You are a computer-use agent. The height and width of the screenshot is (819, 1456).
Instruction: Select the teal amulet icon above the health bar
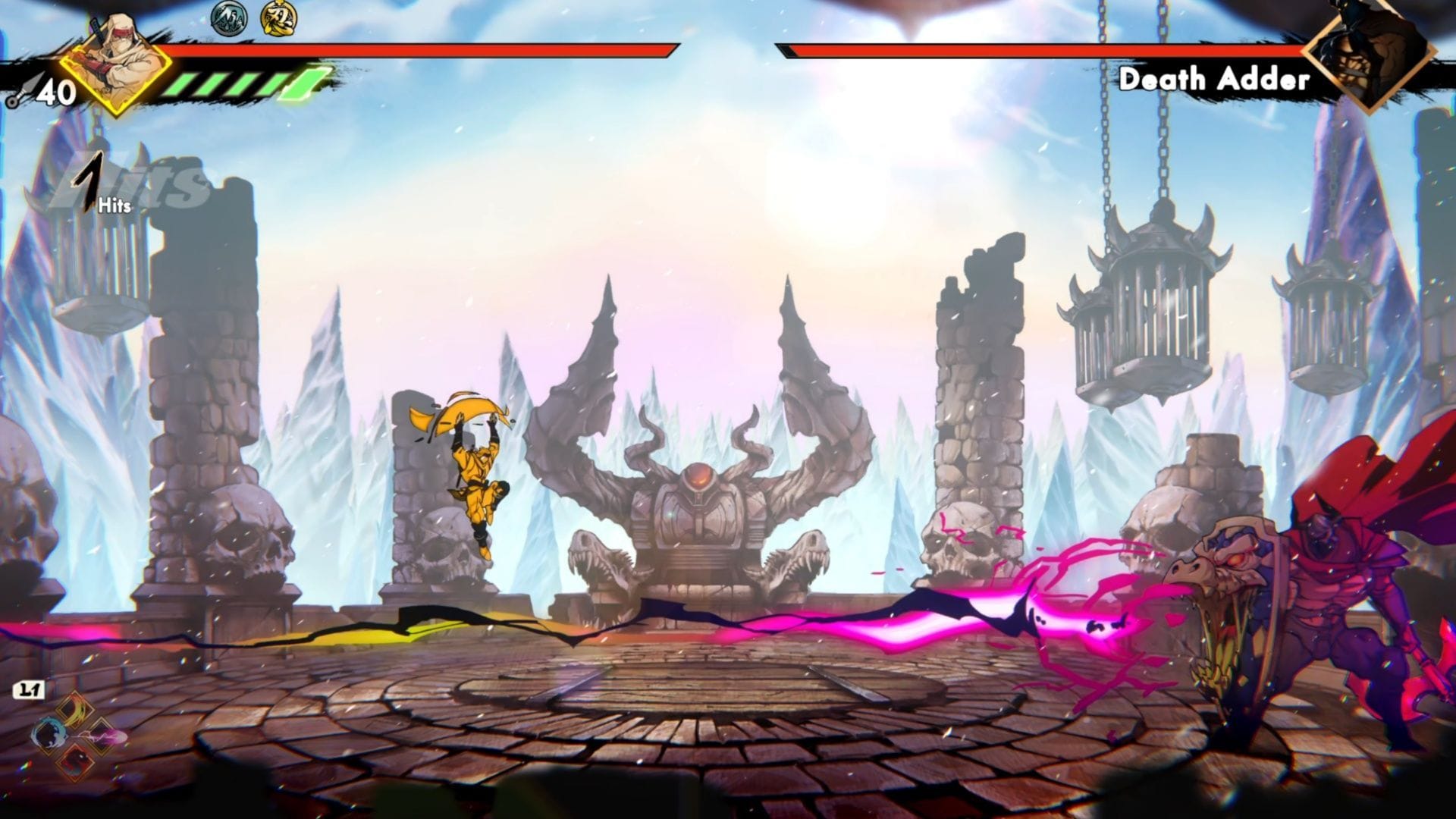227,18
